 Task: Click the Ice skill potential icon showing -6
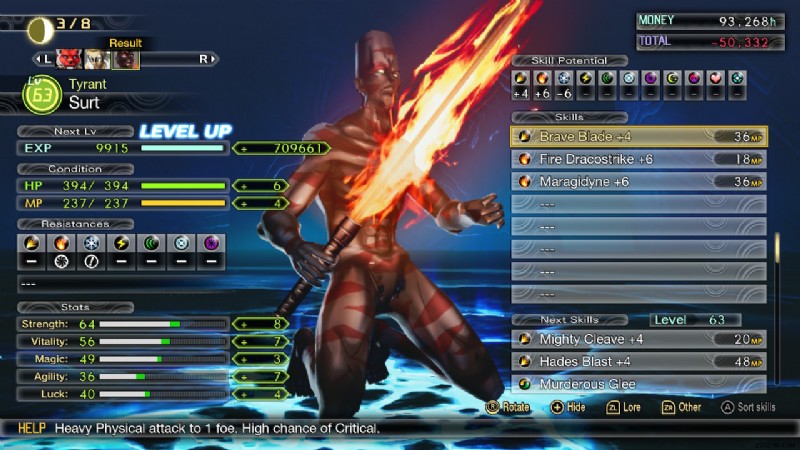[563, 77]
